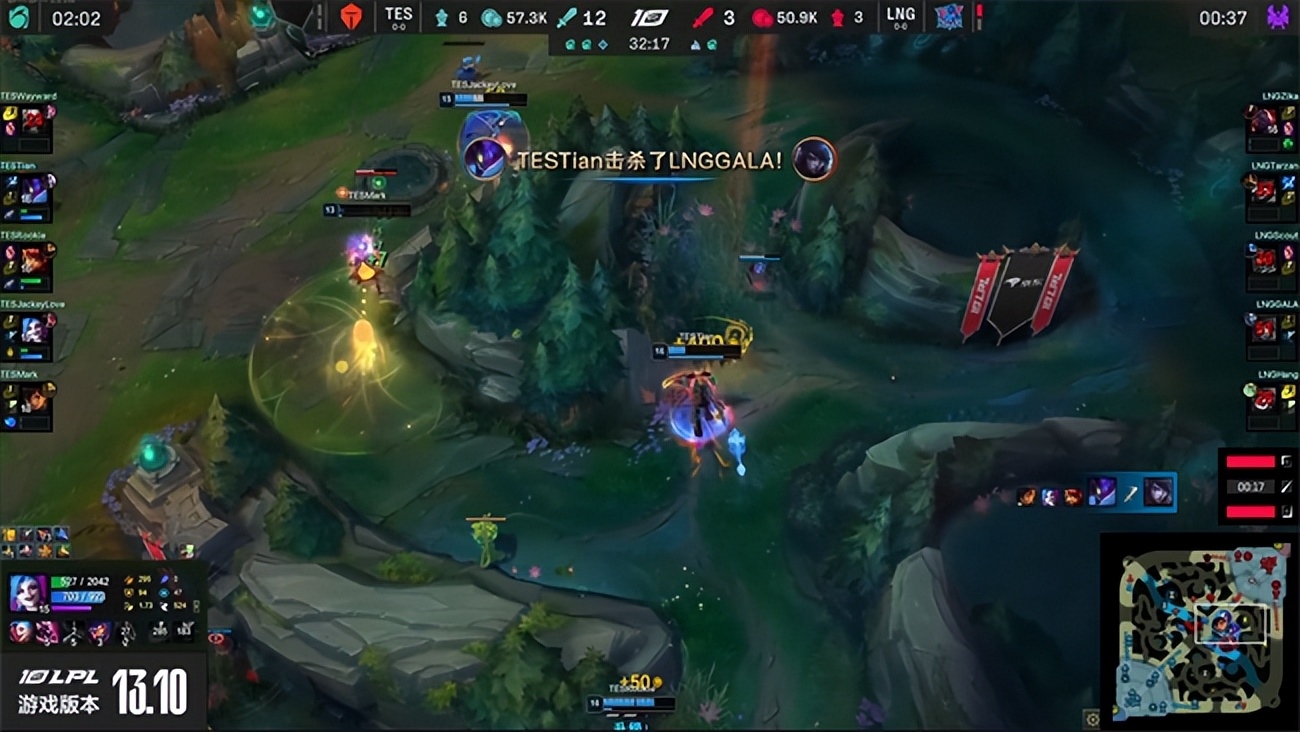Click the purple Void icon in the top-right corner
Viewport: 1300px width, 732px height.
click(1279, 15)
